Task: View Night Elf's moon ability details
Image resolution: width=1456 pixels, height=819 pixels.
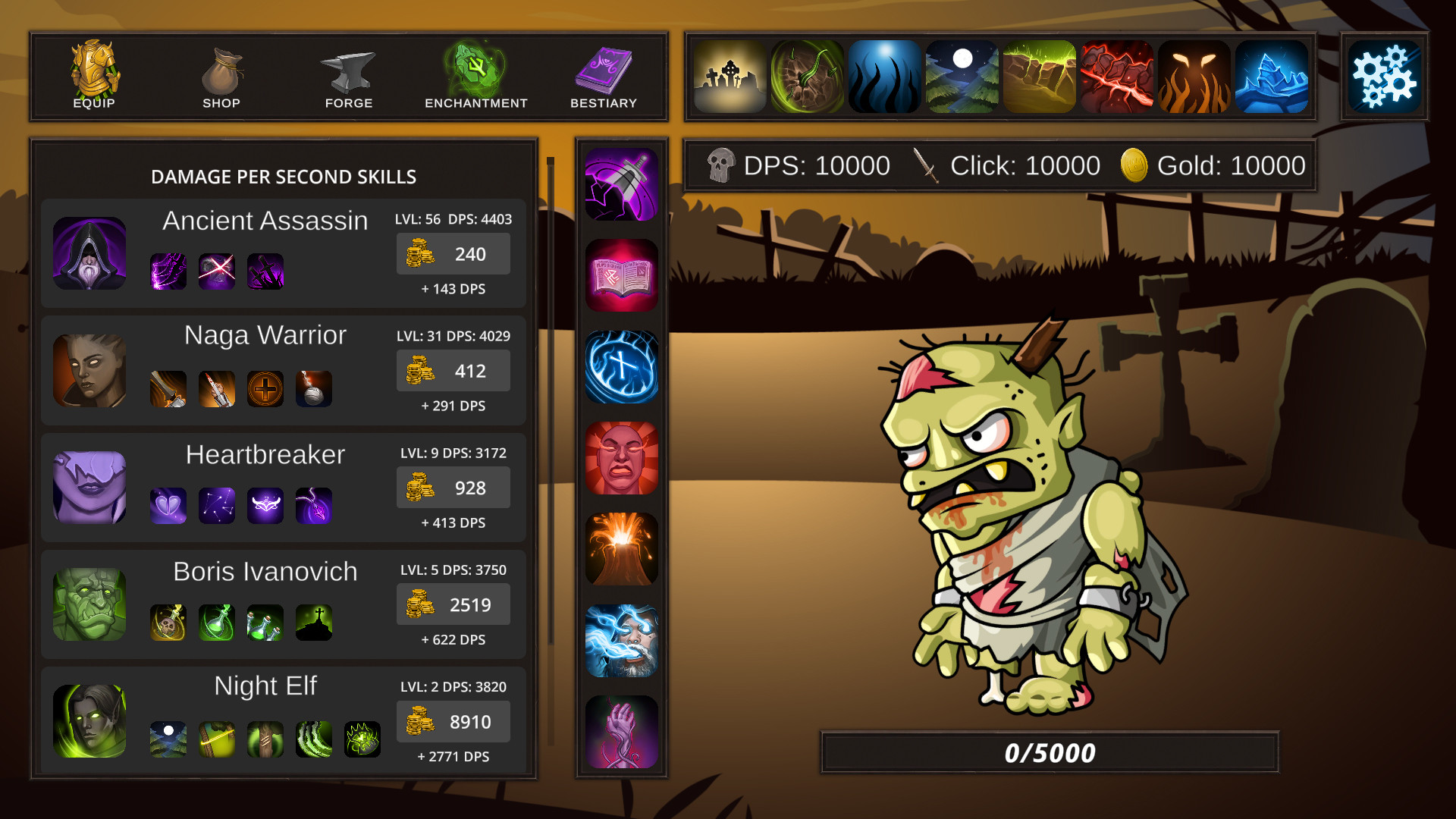Action: (x=168, y=739)
